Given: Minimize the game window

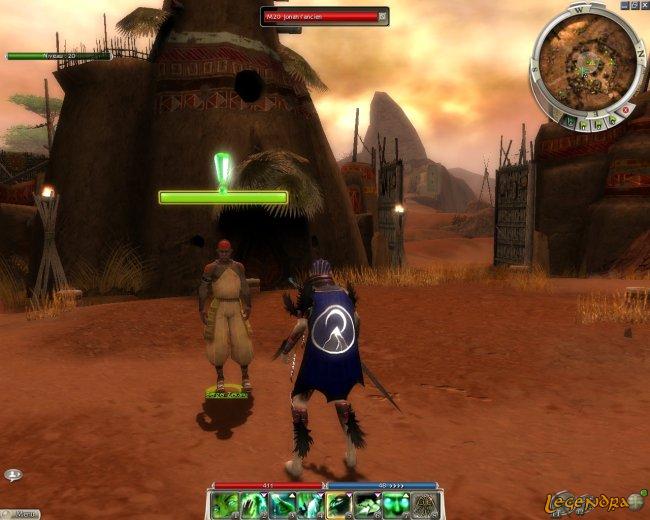Looking at the screenshot, I should coord(624,5).
